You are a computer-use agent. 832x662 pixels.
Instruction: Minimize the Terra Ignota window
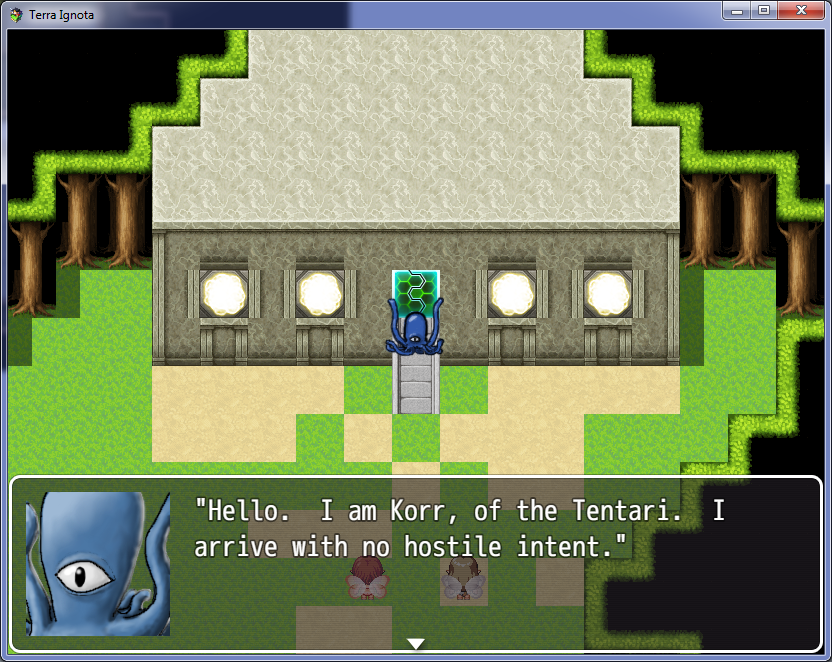pos(739,10)
